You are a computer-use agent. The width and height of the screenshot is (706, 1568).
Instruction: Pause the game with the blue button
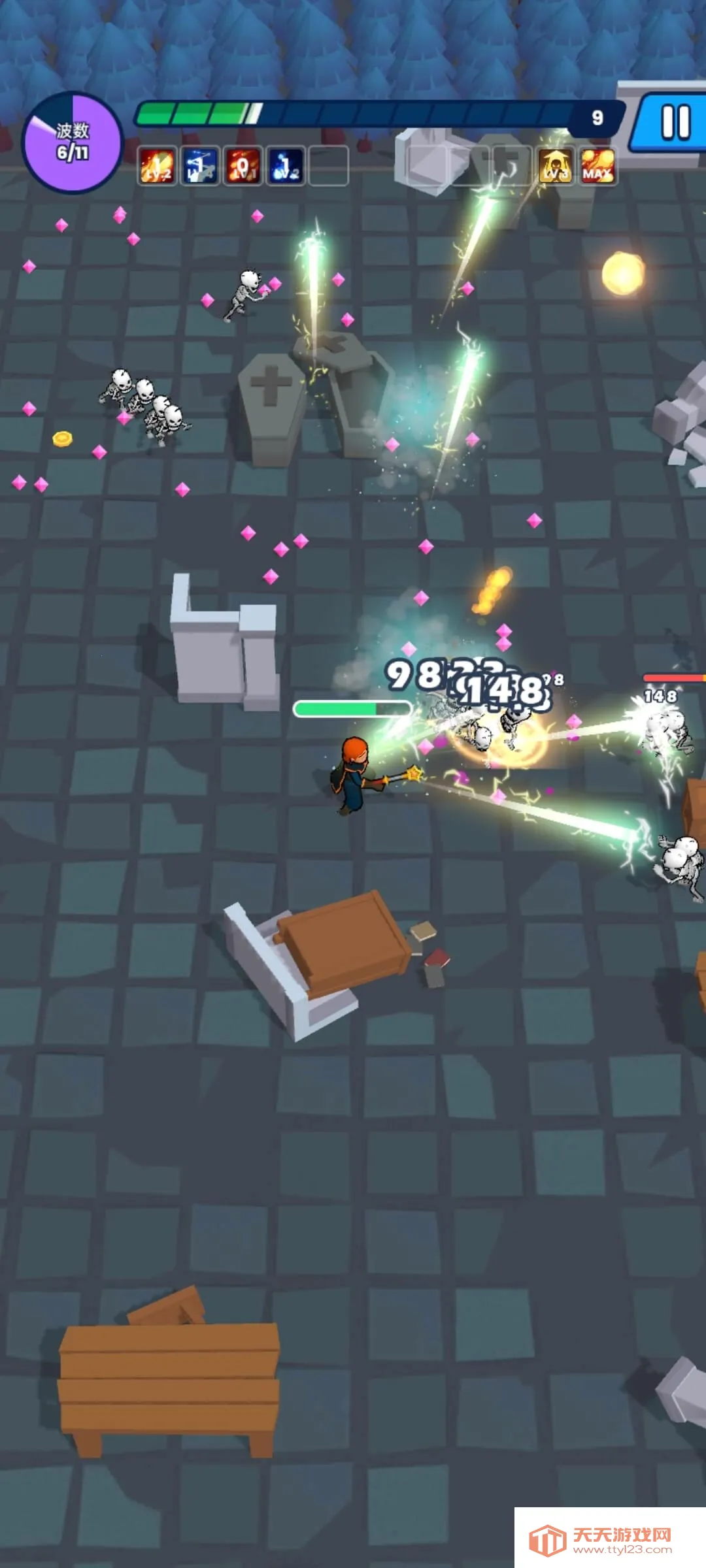[673, 123]
